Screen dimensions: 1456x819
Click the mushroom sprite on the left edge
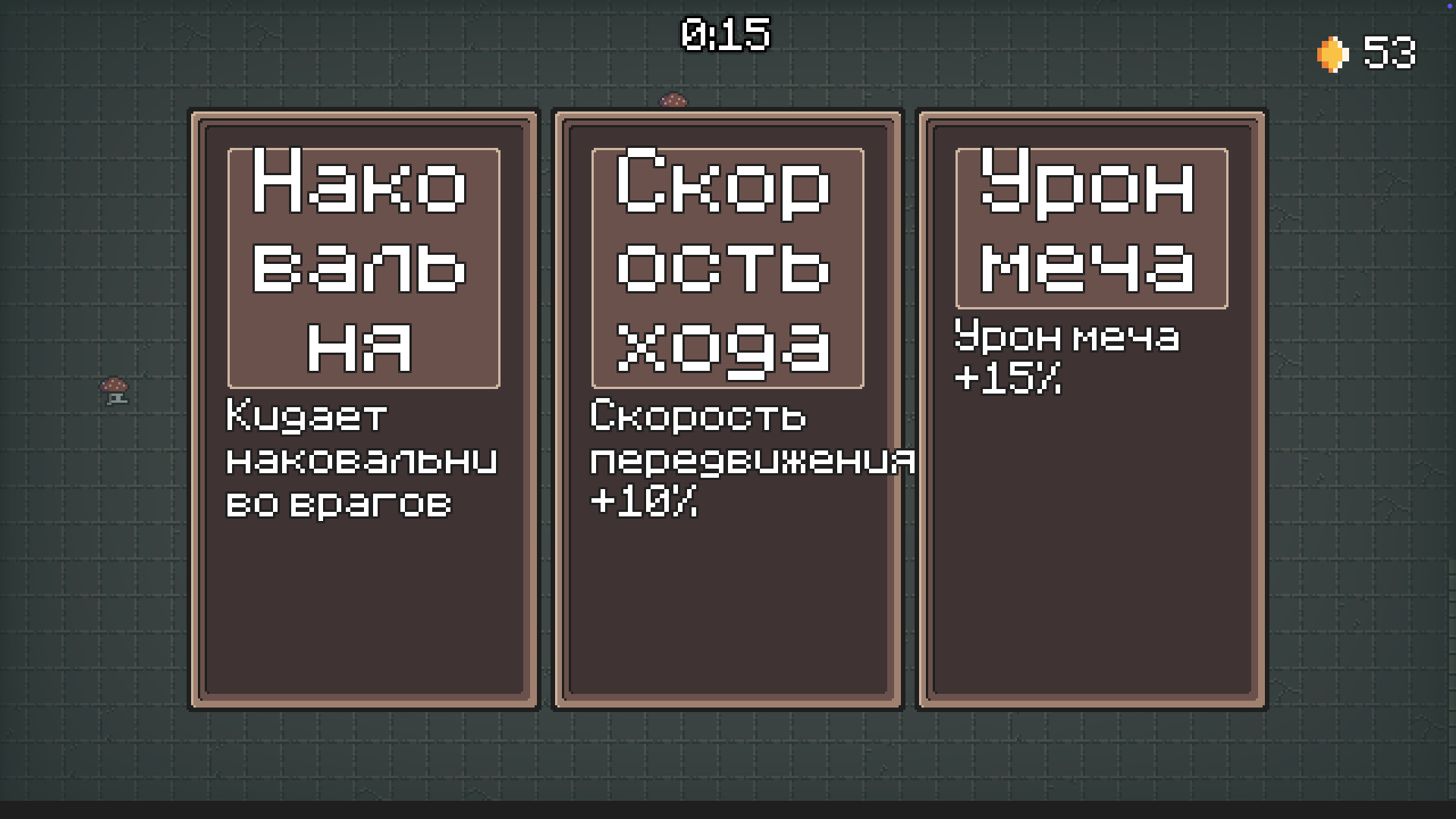[x=115, y=392]
